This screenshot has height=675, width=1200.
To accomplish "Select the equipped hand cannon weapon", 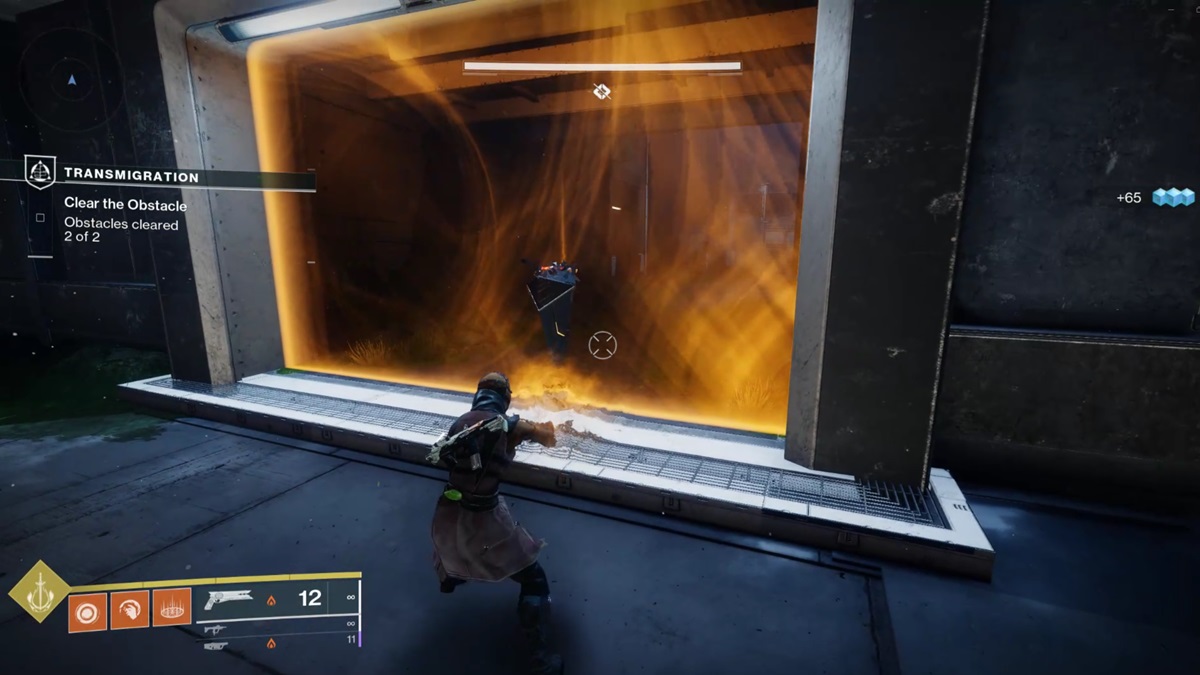I will click(x=229, y=598).
